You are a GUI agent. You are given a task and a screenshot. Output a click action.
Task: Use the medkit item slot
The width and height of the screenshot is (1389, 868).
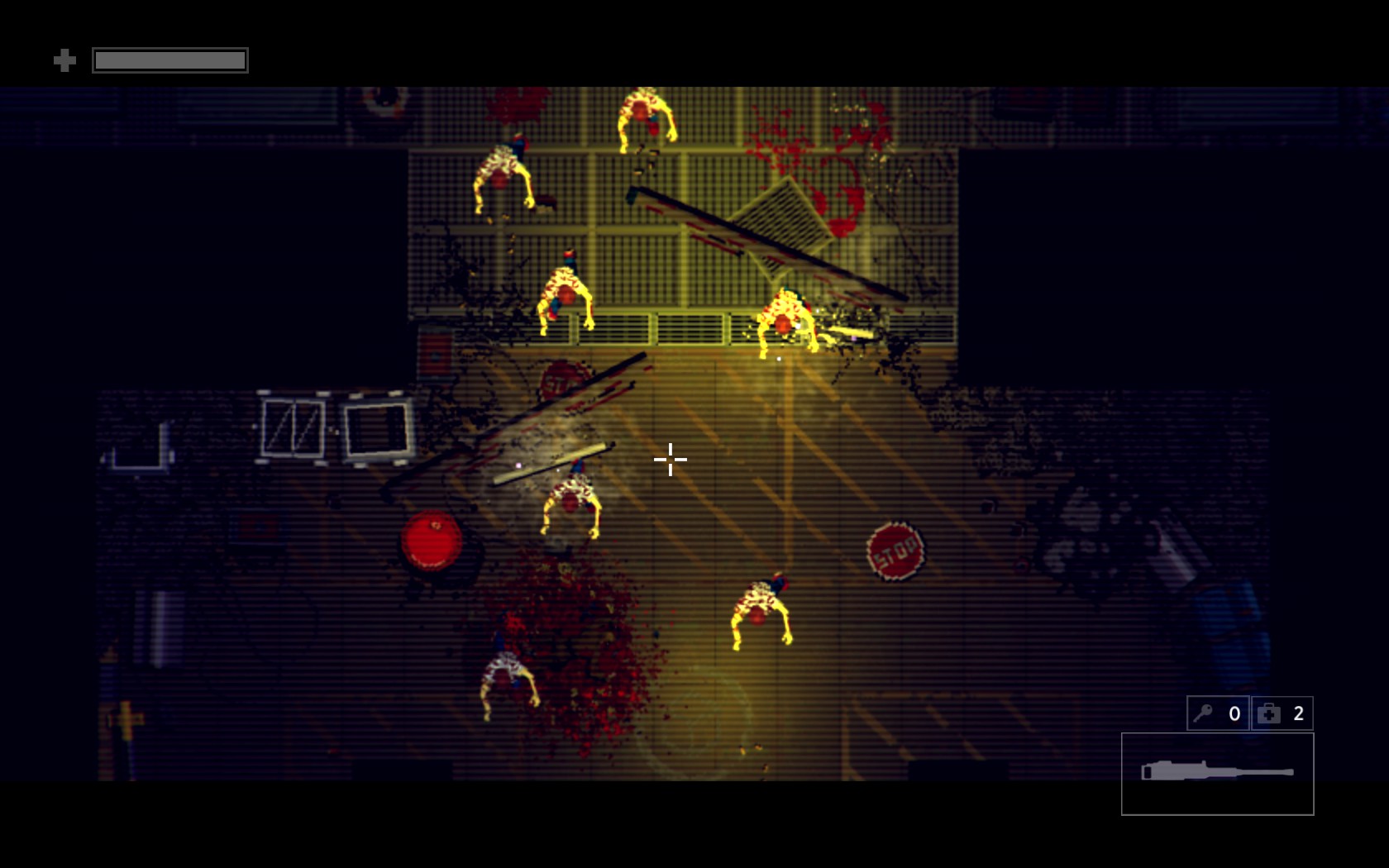click(x=1282, y=713)
